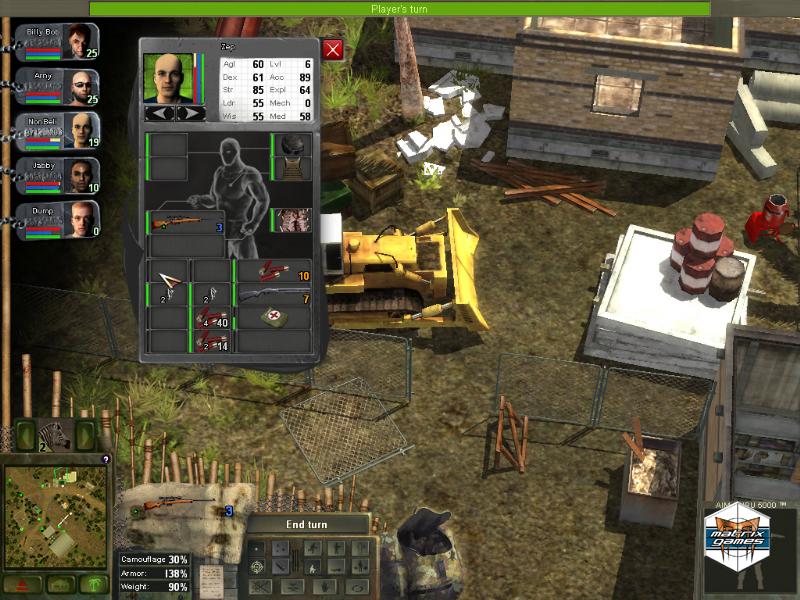The width and height of the screenshot is (800, 600).
Task: Select the body armor vest slot
Action: tap(293, 221)
